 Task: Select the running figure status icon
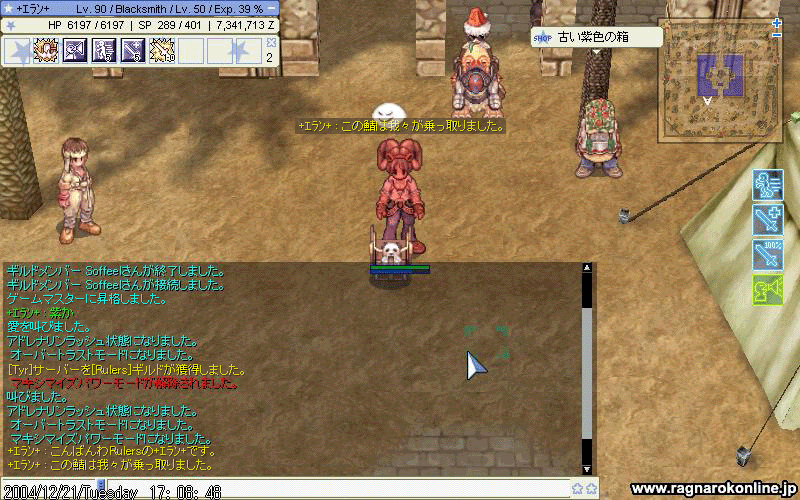[767, 185]
